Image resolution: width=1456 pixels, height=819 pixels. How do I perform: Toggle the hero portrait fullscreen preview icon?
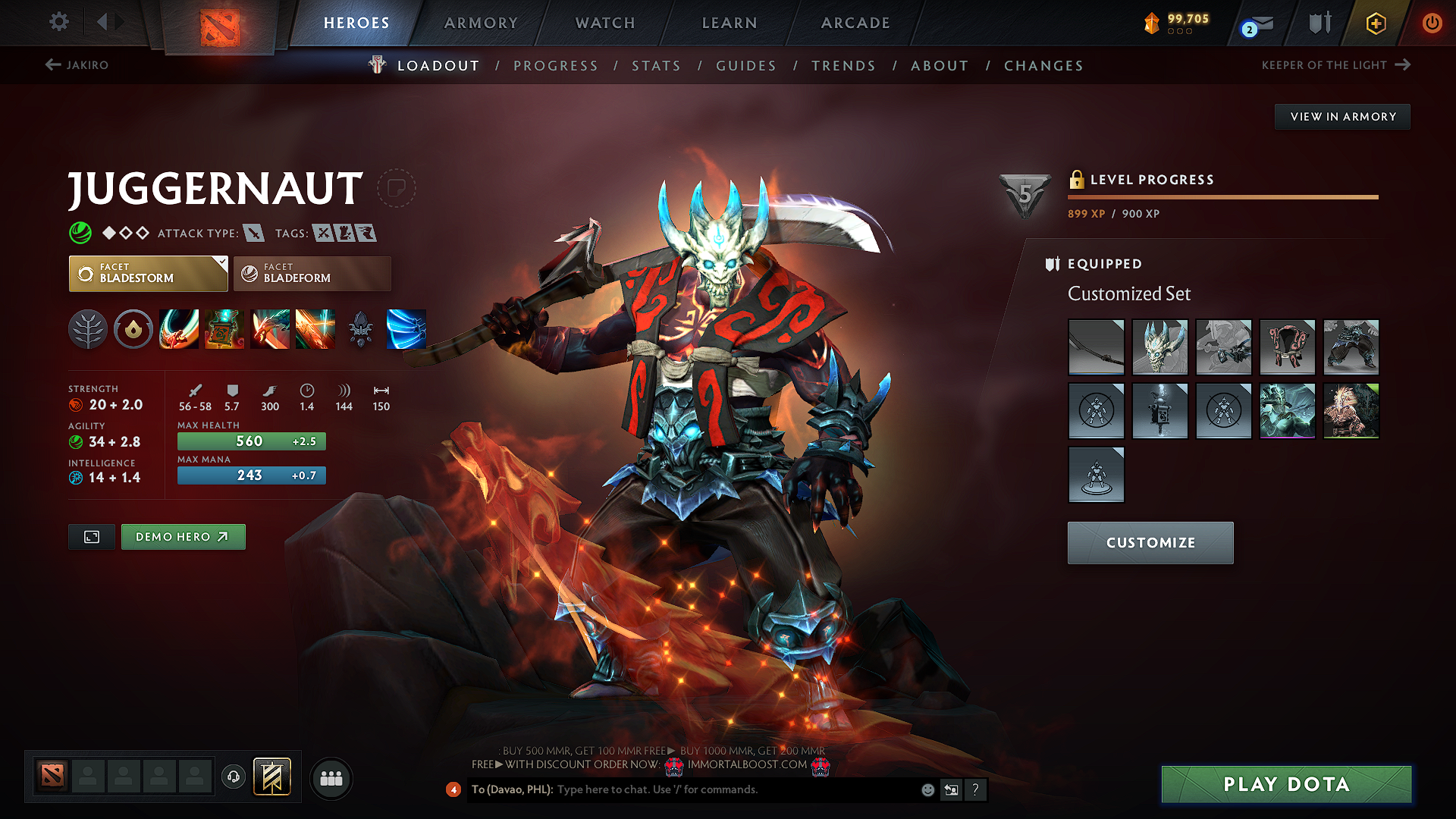click(x=91, y=536)
